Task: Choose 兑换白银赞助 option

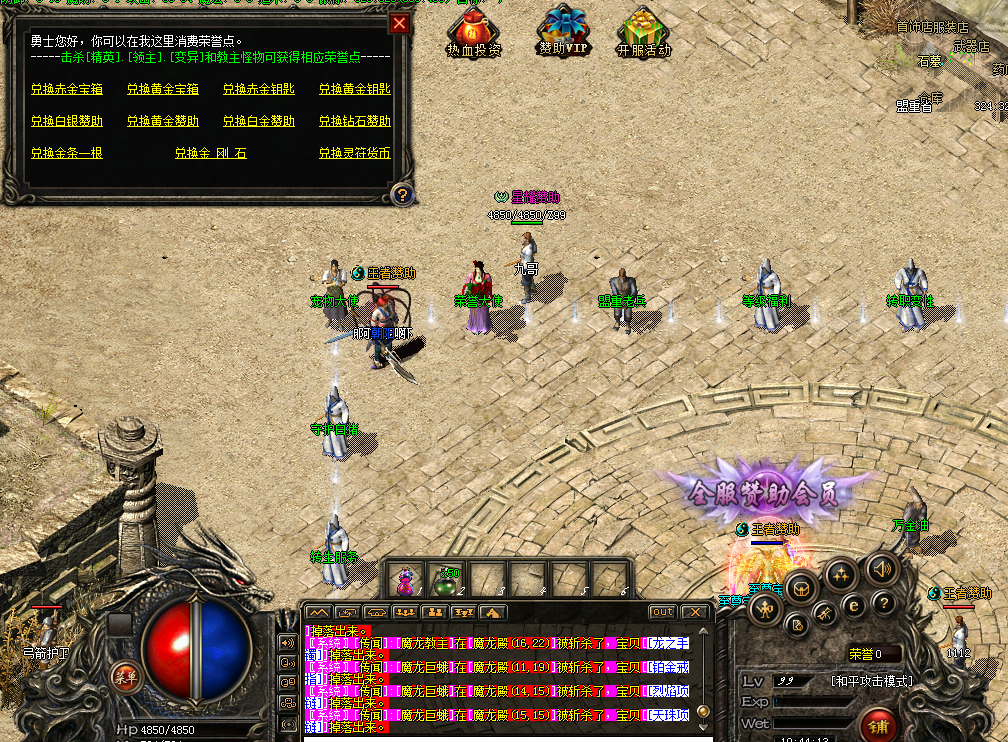Action: [66, 121]
